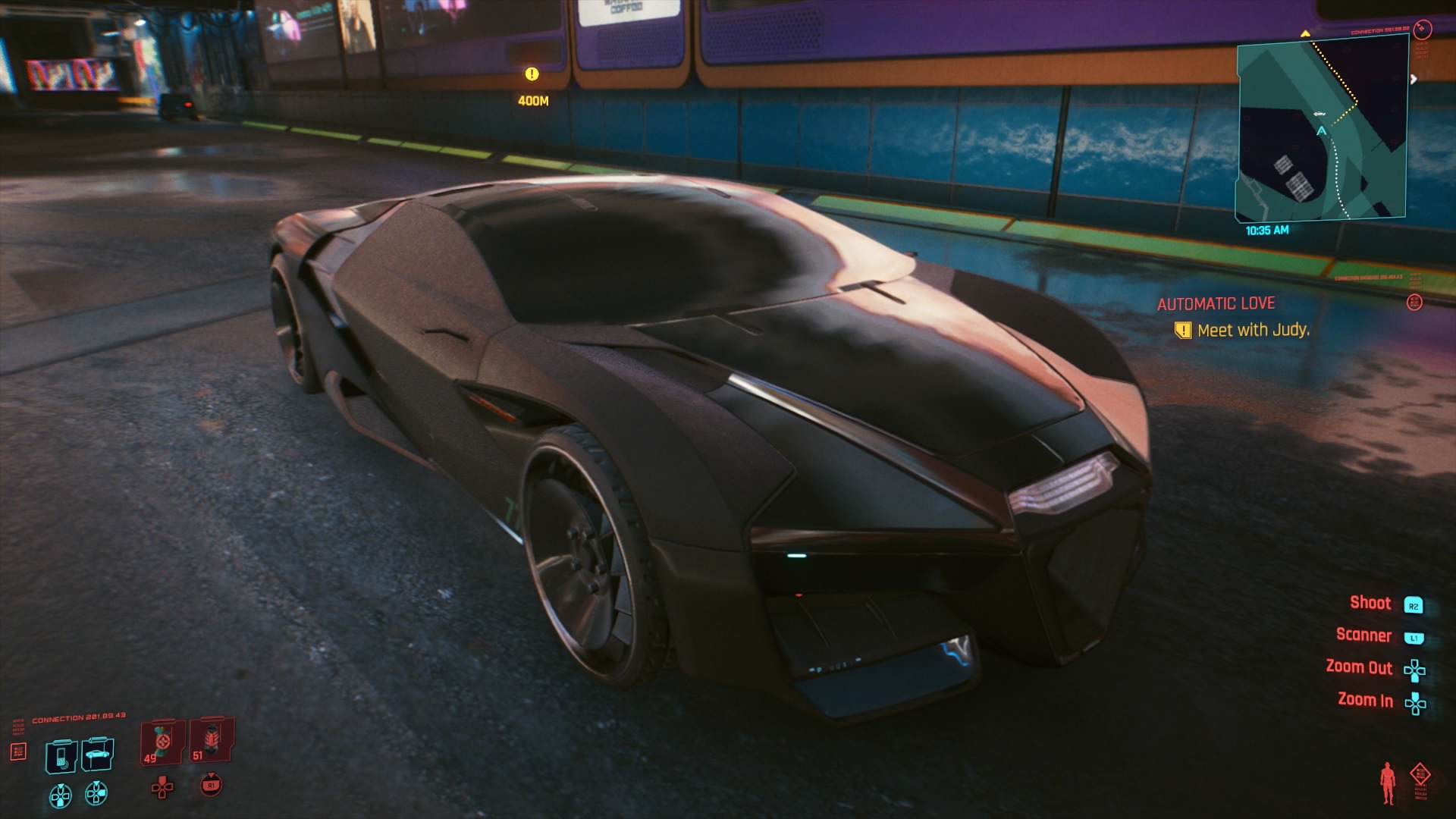This screenshot has width=1456, height=819.
Task: Click the yellow exclamation objective icon above 400M
Action: (531, 74)
